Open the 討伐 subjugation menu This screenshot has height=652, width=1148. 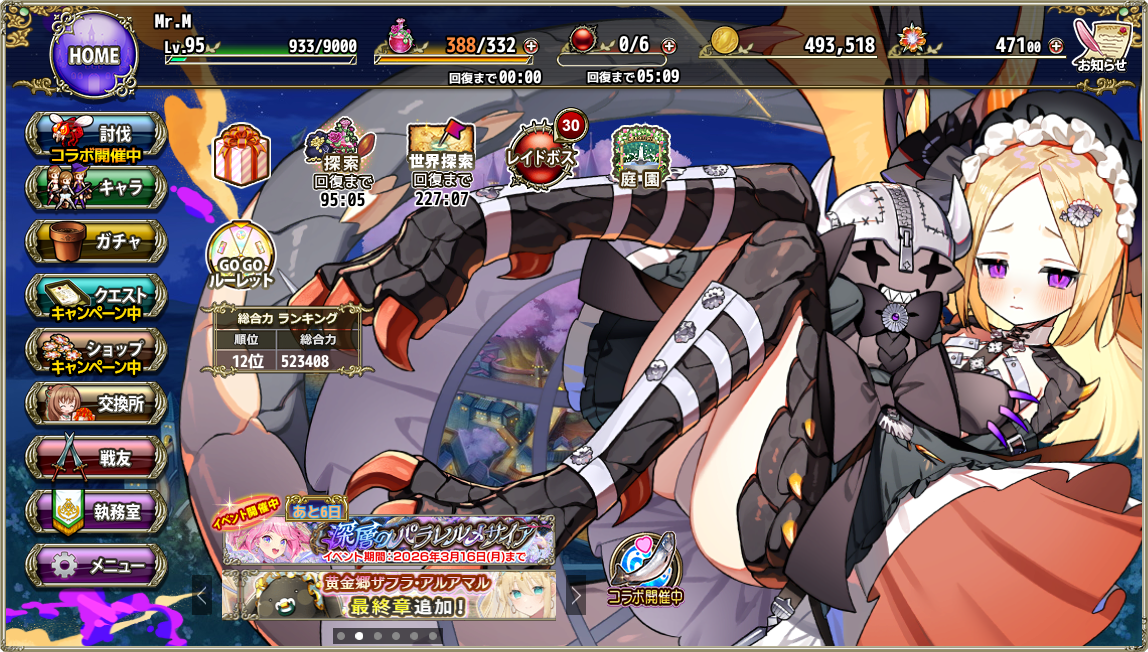96,136
